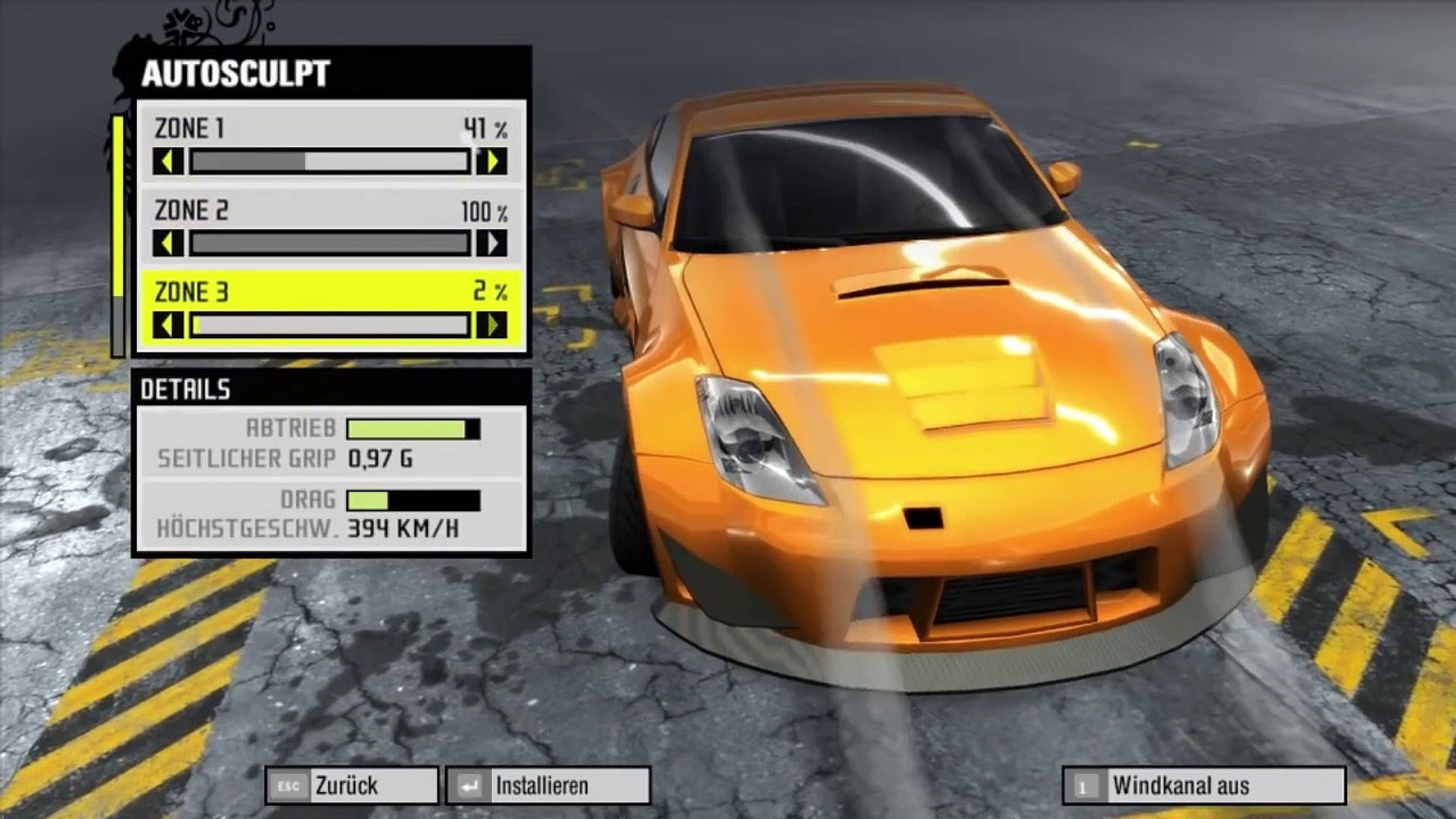Decrease Zone 1 with left arrow
1456x819 pixels.
(x=168, y=162)
